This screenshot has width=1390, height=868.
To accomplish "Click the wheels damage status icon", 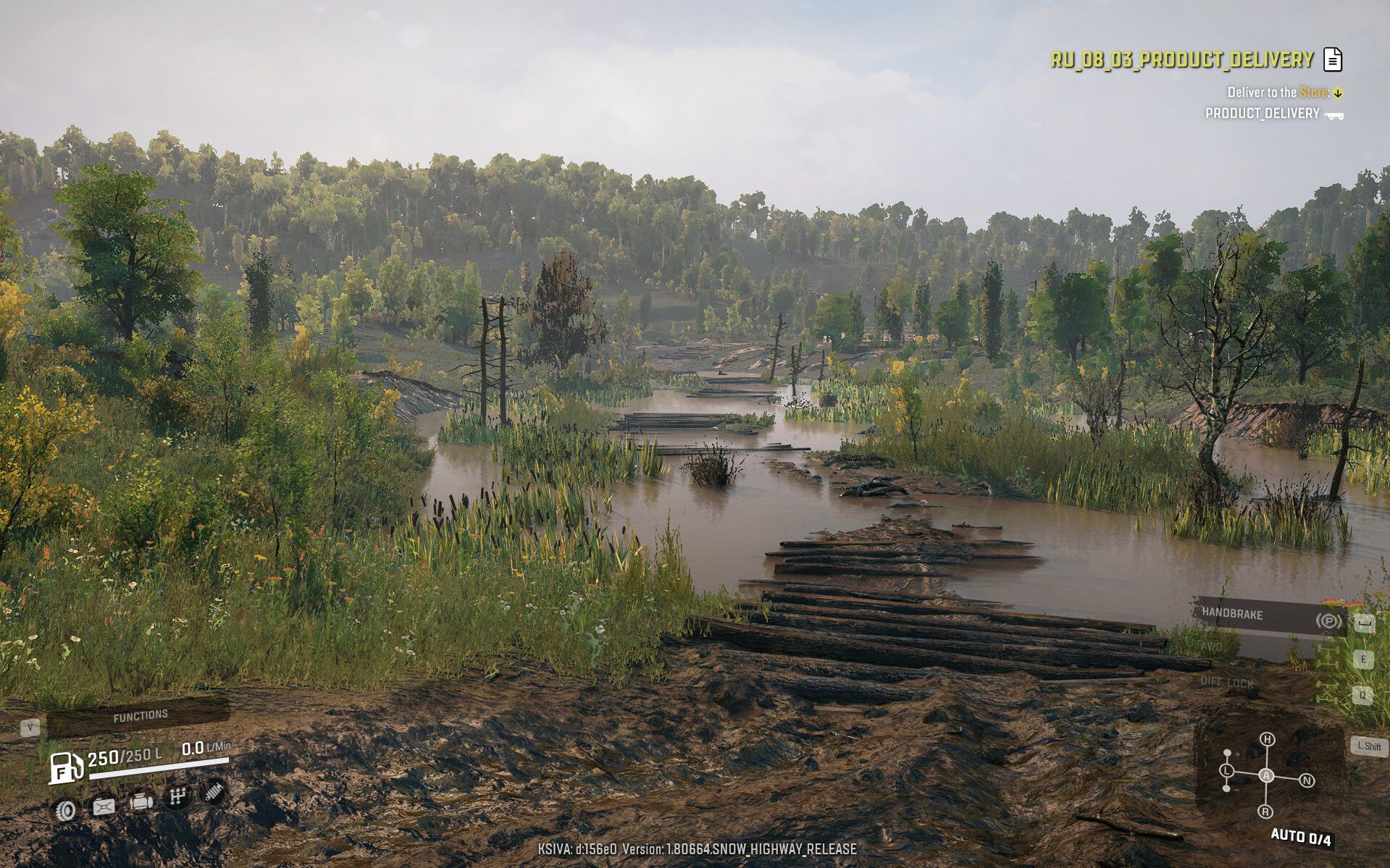I will click(x=65, y=809).
